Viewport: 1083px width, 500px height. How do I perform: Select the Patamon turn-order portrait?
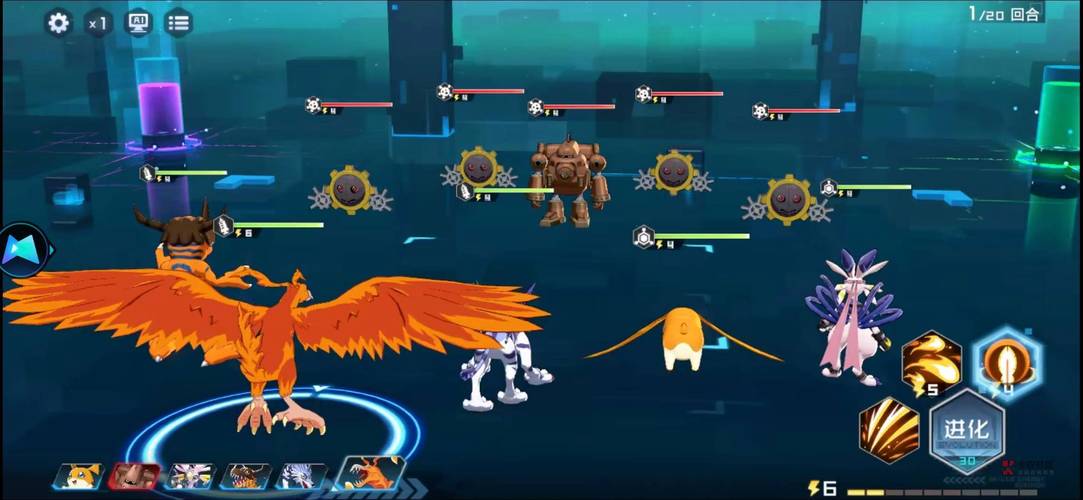pos(78,476)
